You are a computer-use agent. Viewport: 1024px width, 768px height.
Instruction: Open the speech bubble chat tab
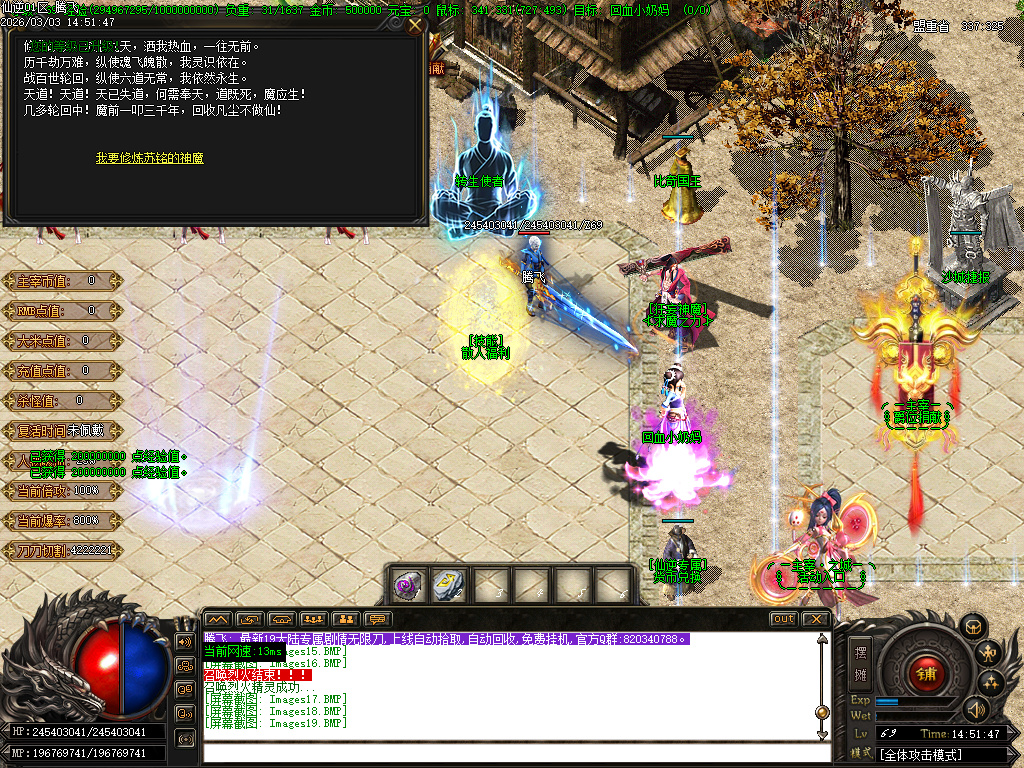click(x=377, y=619)
